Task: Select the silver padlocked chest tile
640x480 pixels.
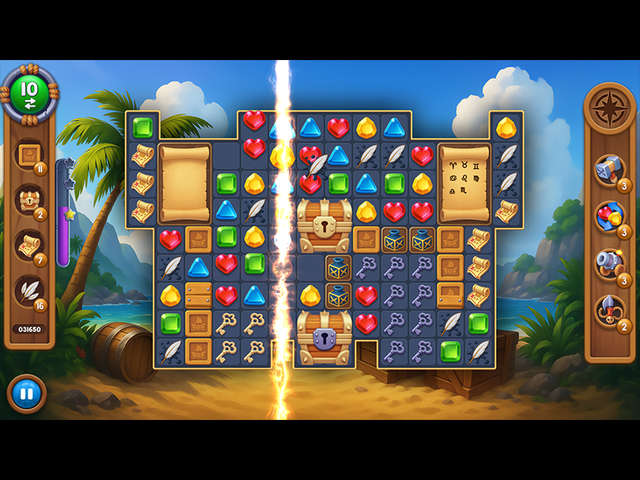Action: [325, 337]
